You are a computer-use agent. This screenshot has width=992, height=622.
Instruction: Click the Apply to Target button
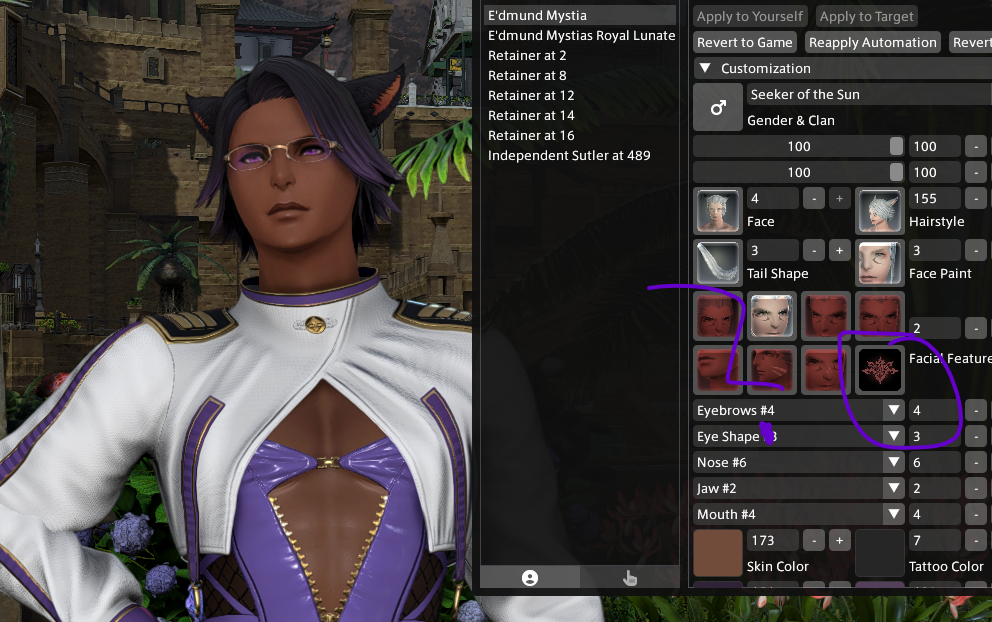(866, 16)
